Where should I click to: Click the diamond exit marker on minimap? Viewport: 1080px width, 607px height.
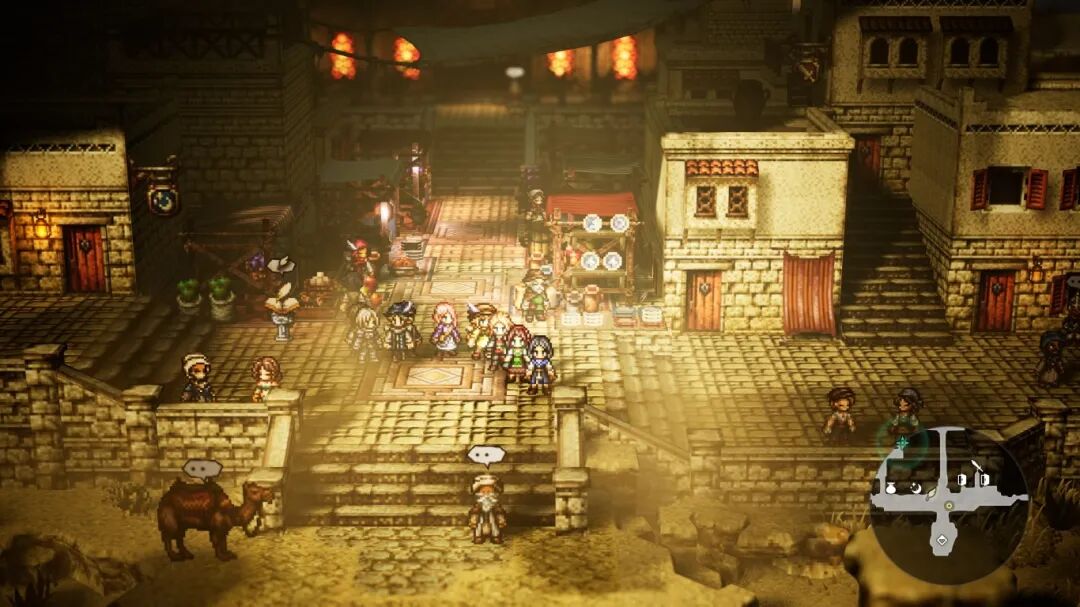pos(941,542)
